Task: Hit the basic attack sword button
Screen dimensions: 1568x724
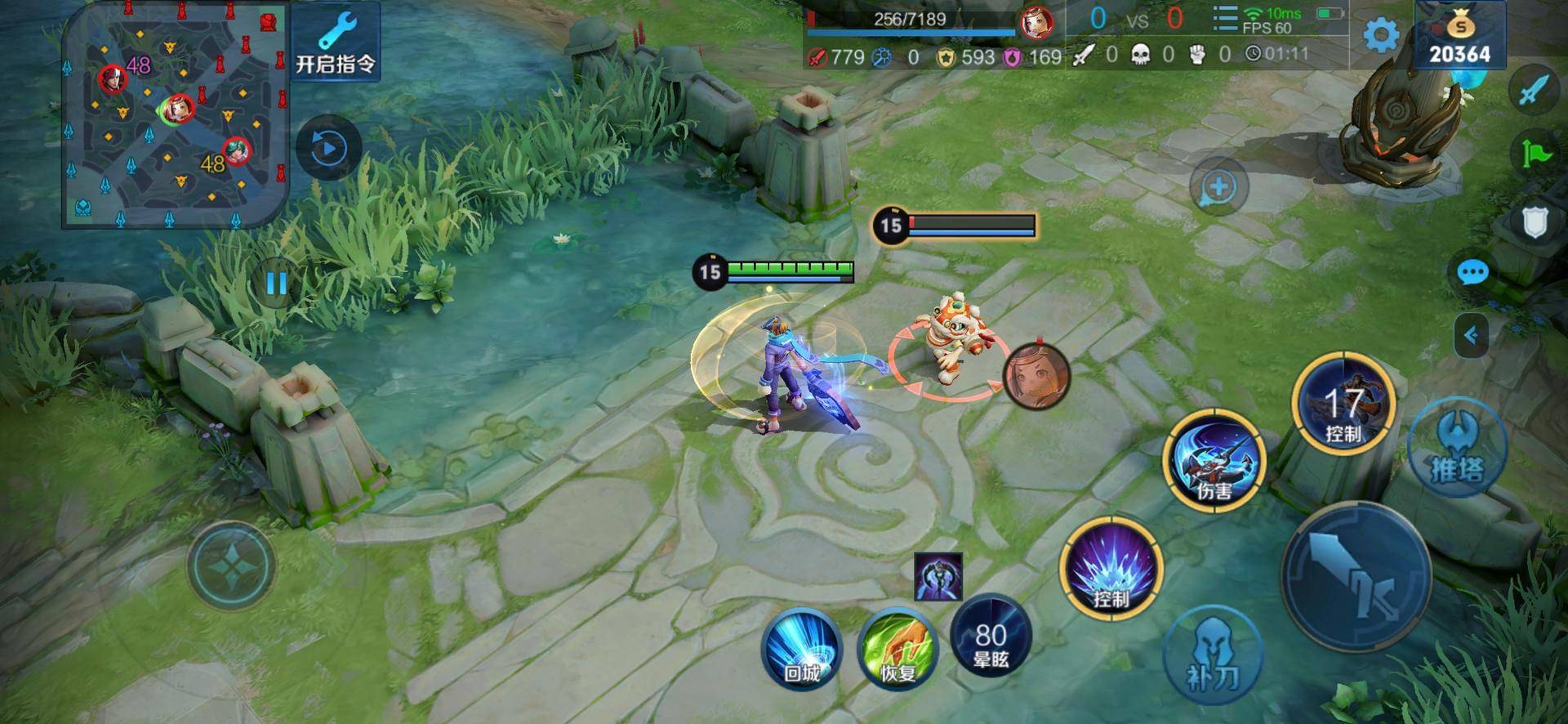Action: (x=1356, y=578)
